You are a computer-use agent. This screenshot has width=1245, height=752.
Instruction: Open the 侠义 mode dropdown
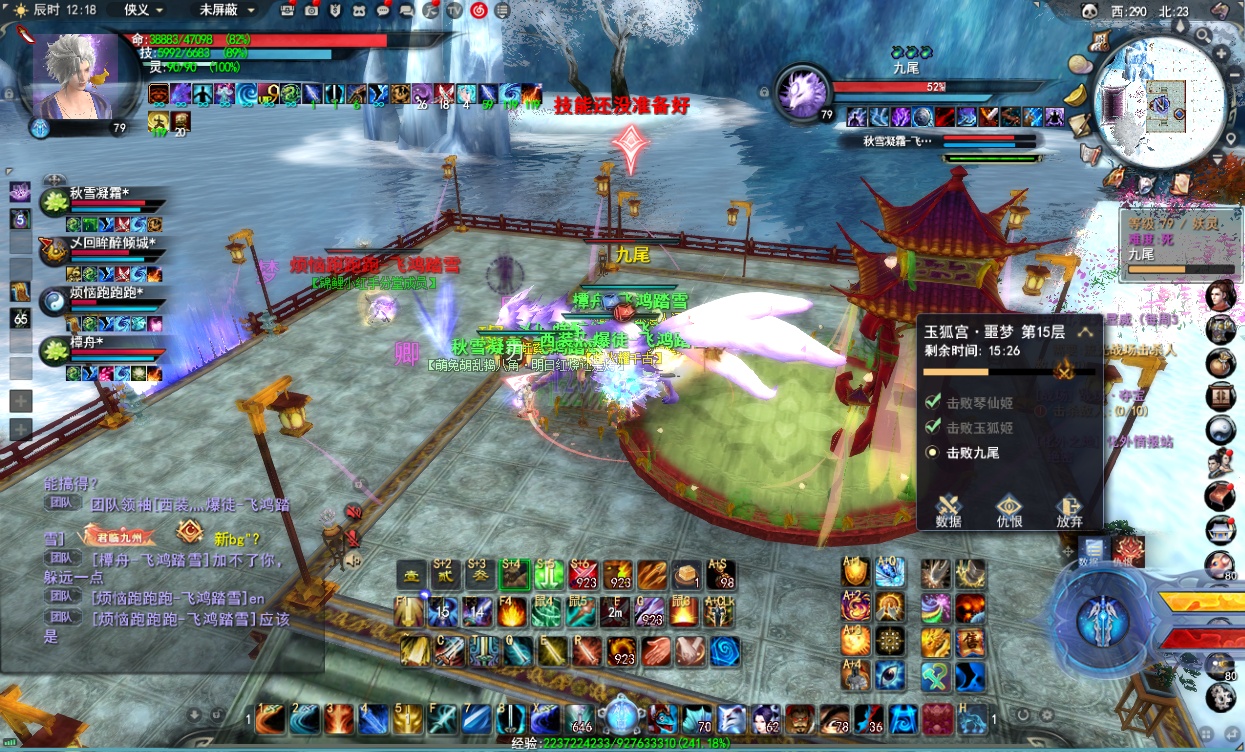coord(144,10)
